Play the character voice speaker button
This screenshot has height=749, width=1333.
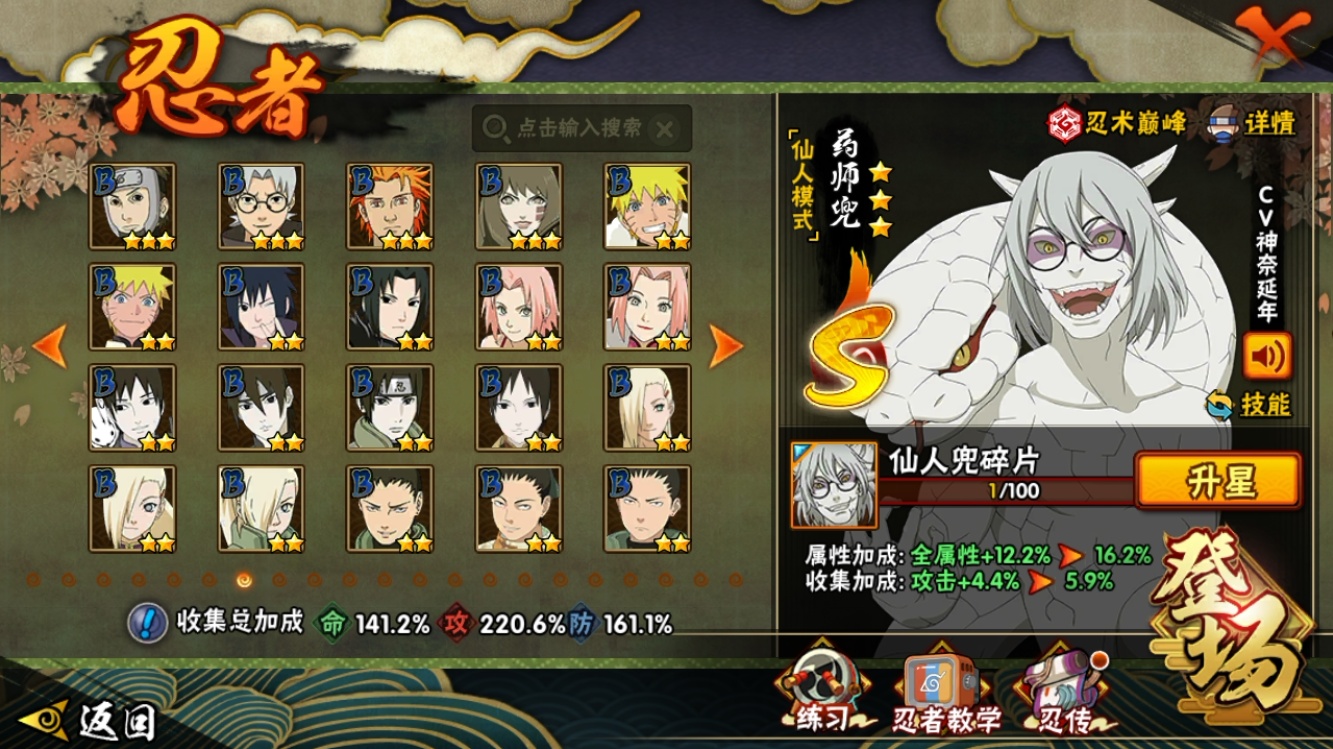(1266, 356)
